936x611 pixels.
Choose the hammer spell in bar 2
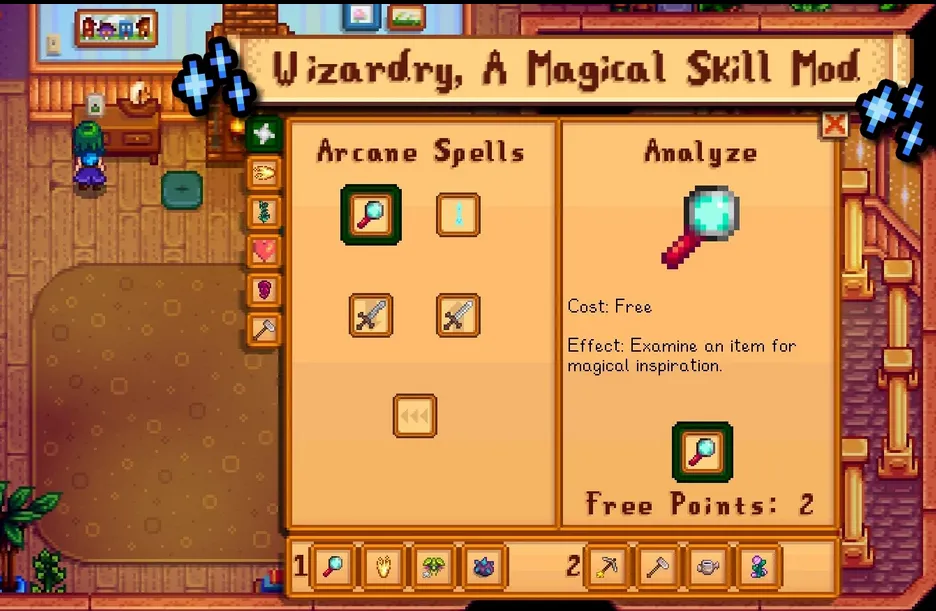[x=657, y=568]
